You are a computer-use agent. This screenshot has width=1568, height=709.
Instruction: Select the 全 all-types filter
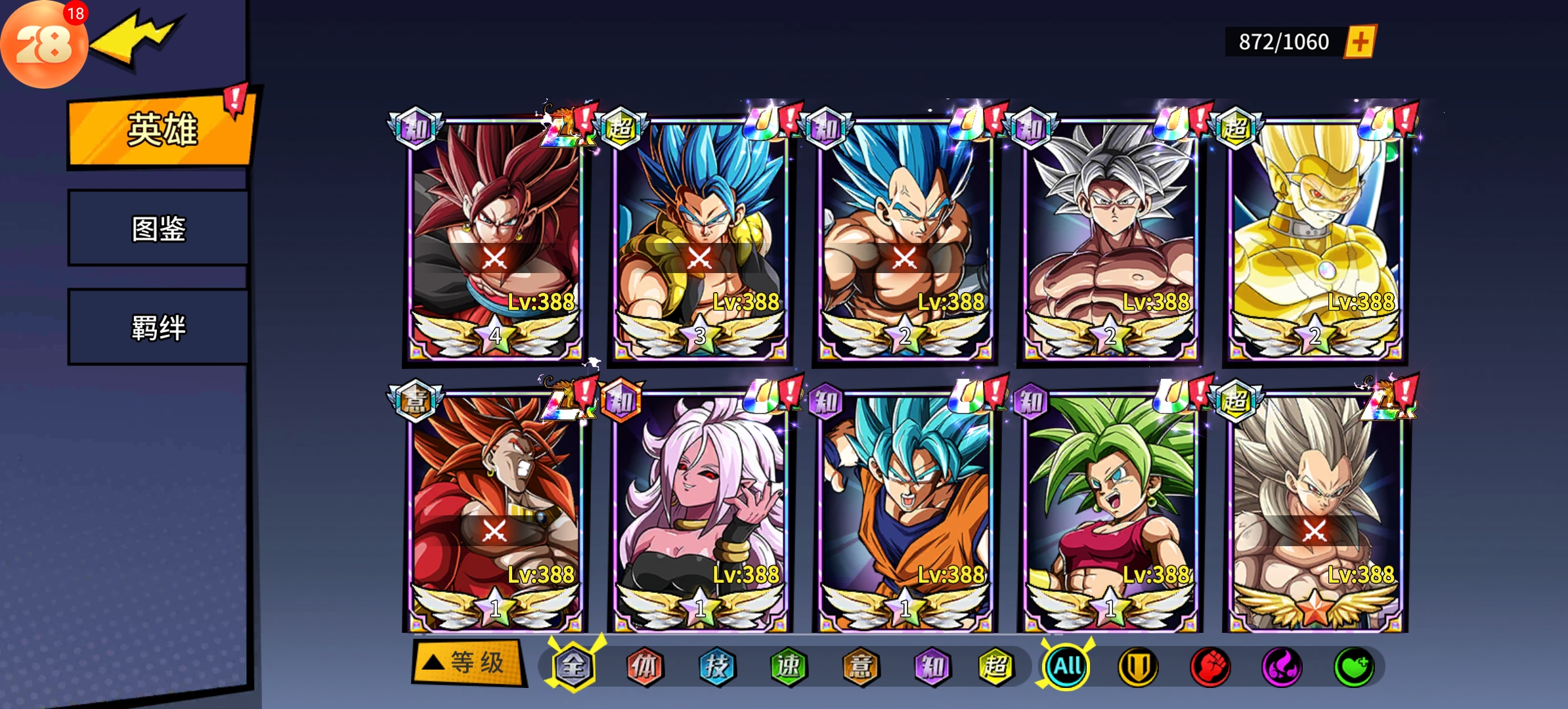573,666
